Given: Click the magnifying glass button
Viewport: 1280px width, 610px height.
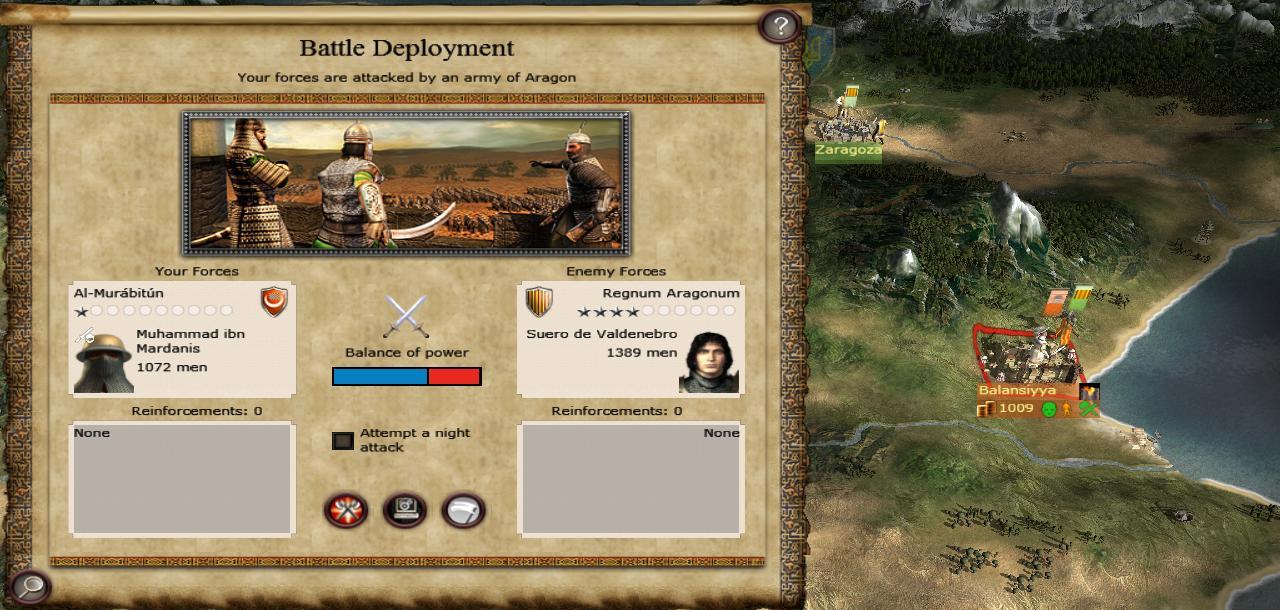Looking at the screenshot, I should 30,586.
